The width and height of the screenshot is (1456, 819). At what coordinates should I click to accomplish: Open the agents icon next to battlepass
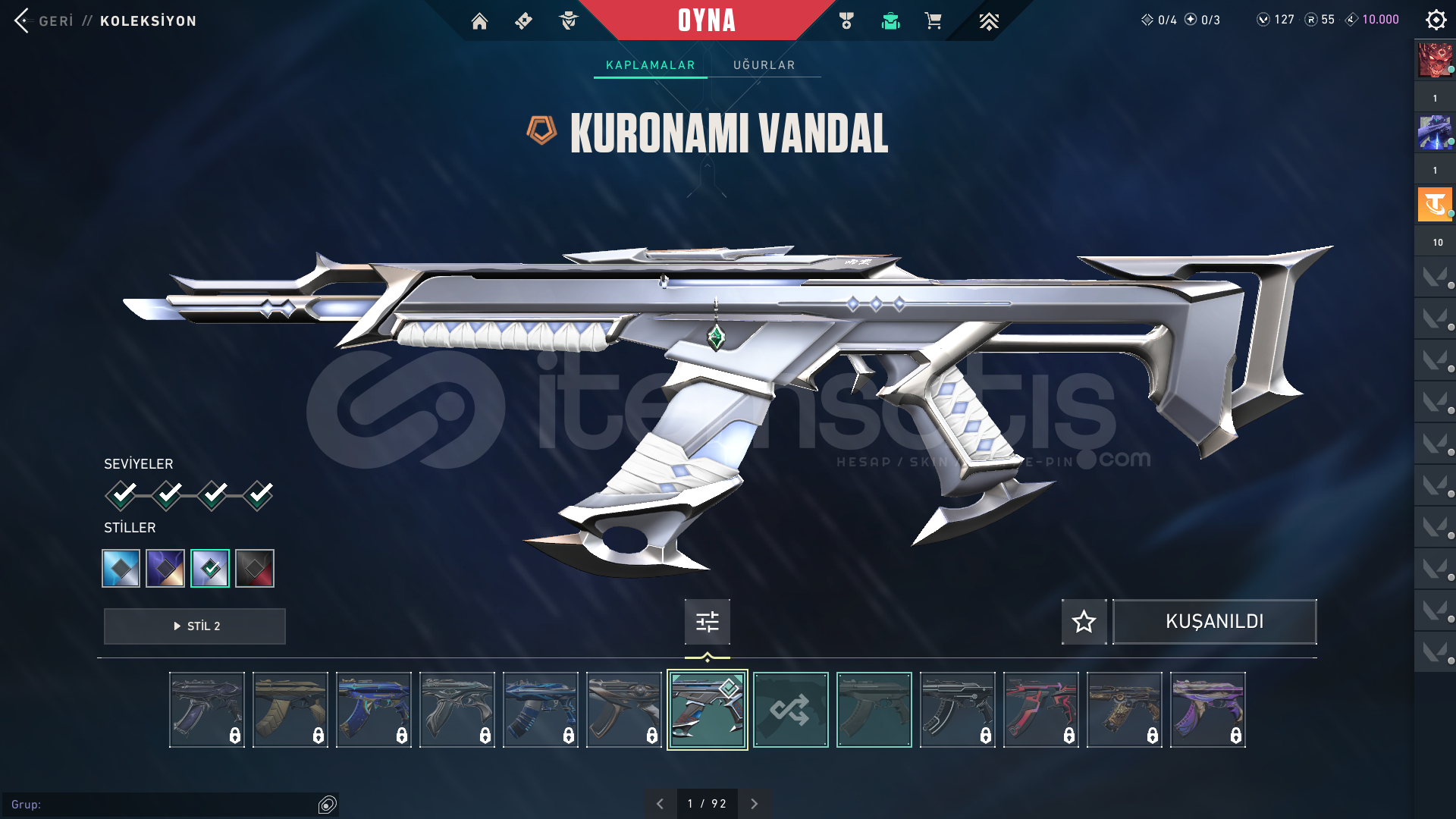[567, 21]
